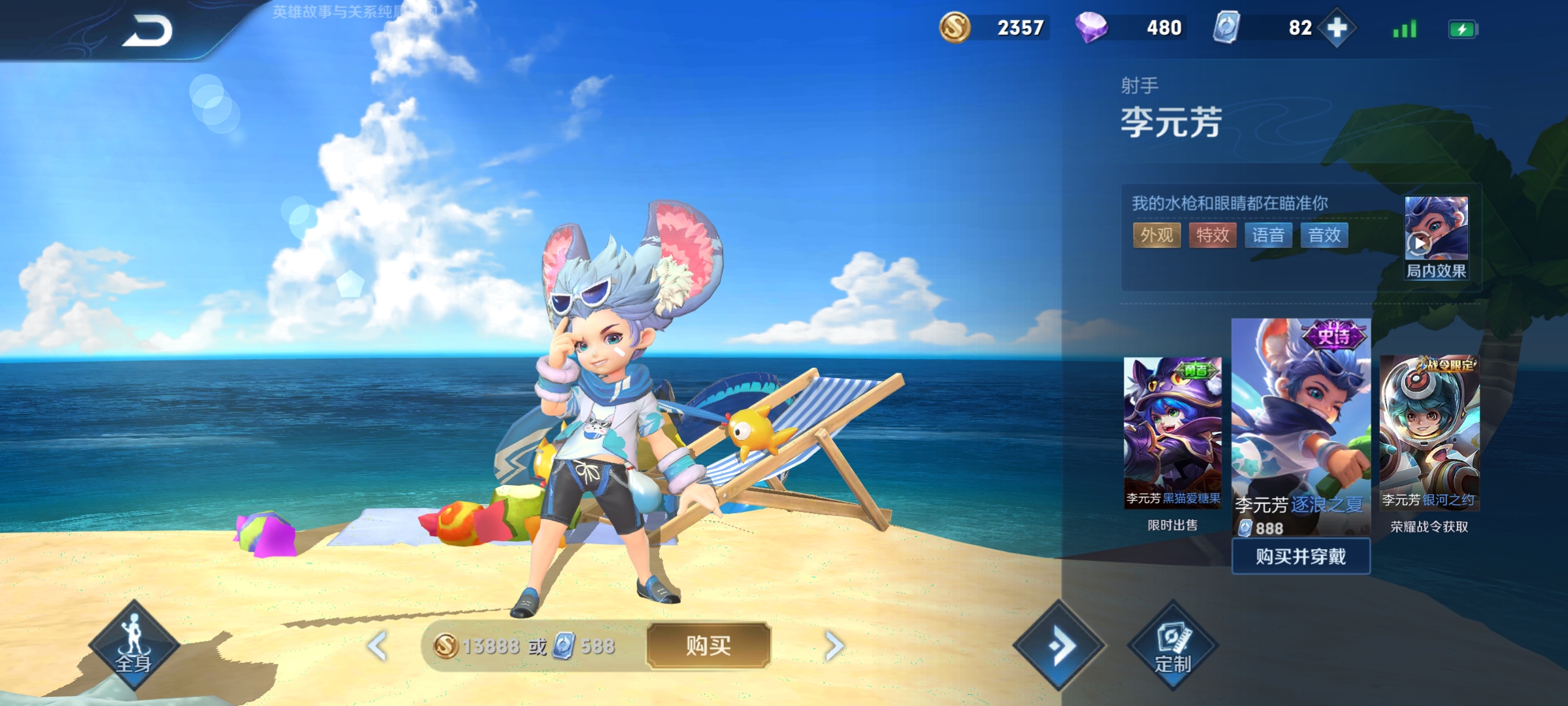This screenshot has height=706, width=1568.
Task: Click the gold coin currency icon
Action: (x=955, y=28)
